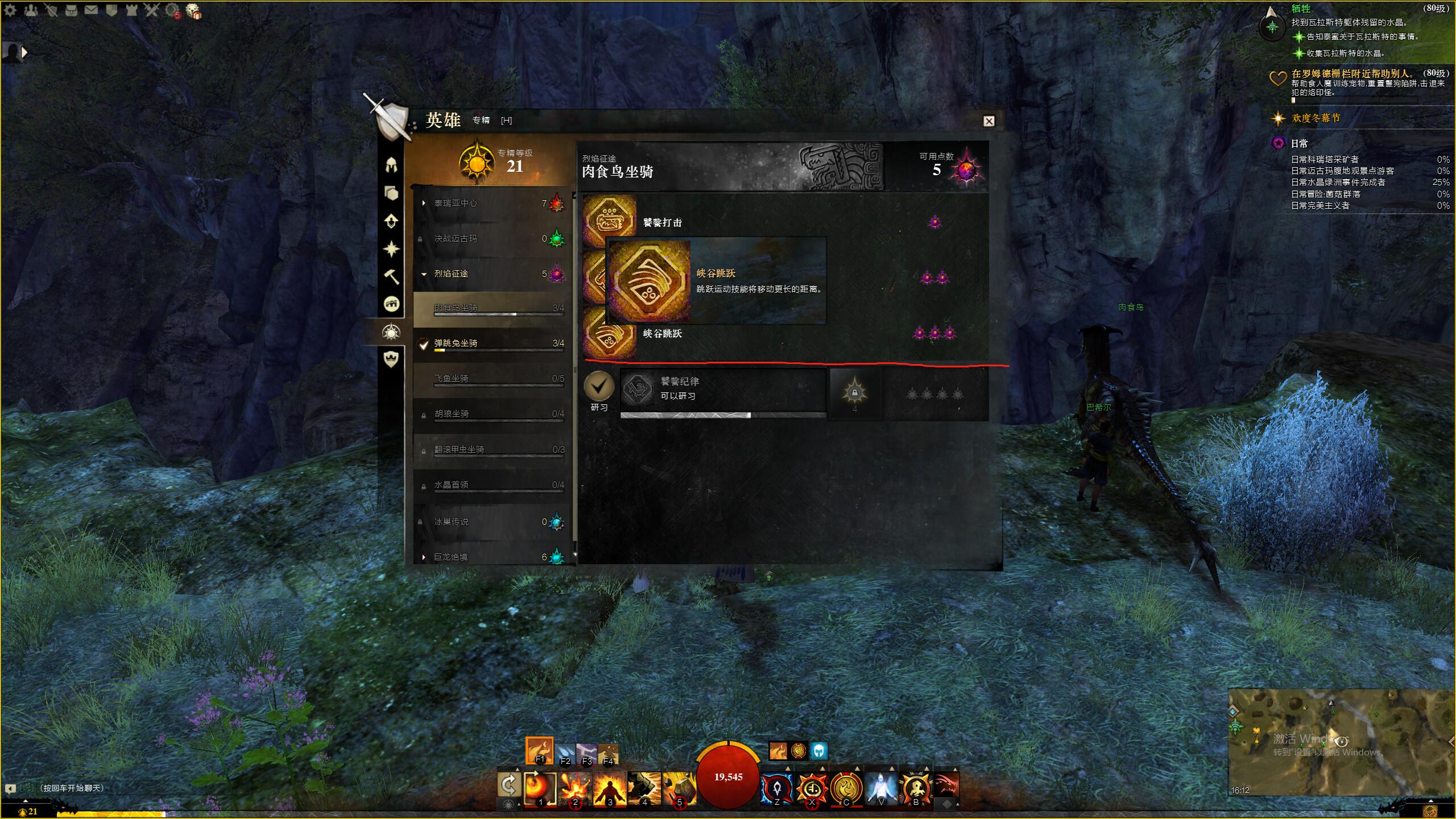Select the 饕餮纪律 mastery row

[722, 389]
